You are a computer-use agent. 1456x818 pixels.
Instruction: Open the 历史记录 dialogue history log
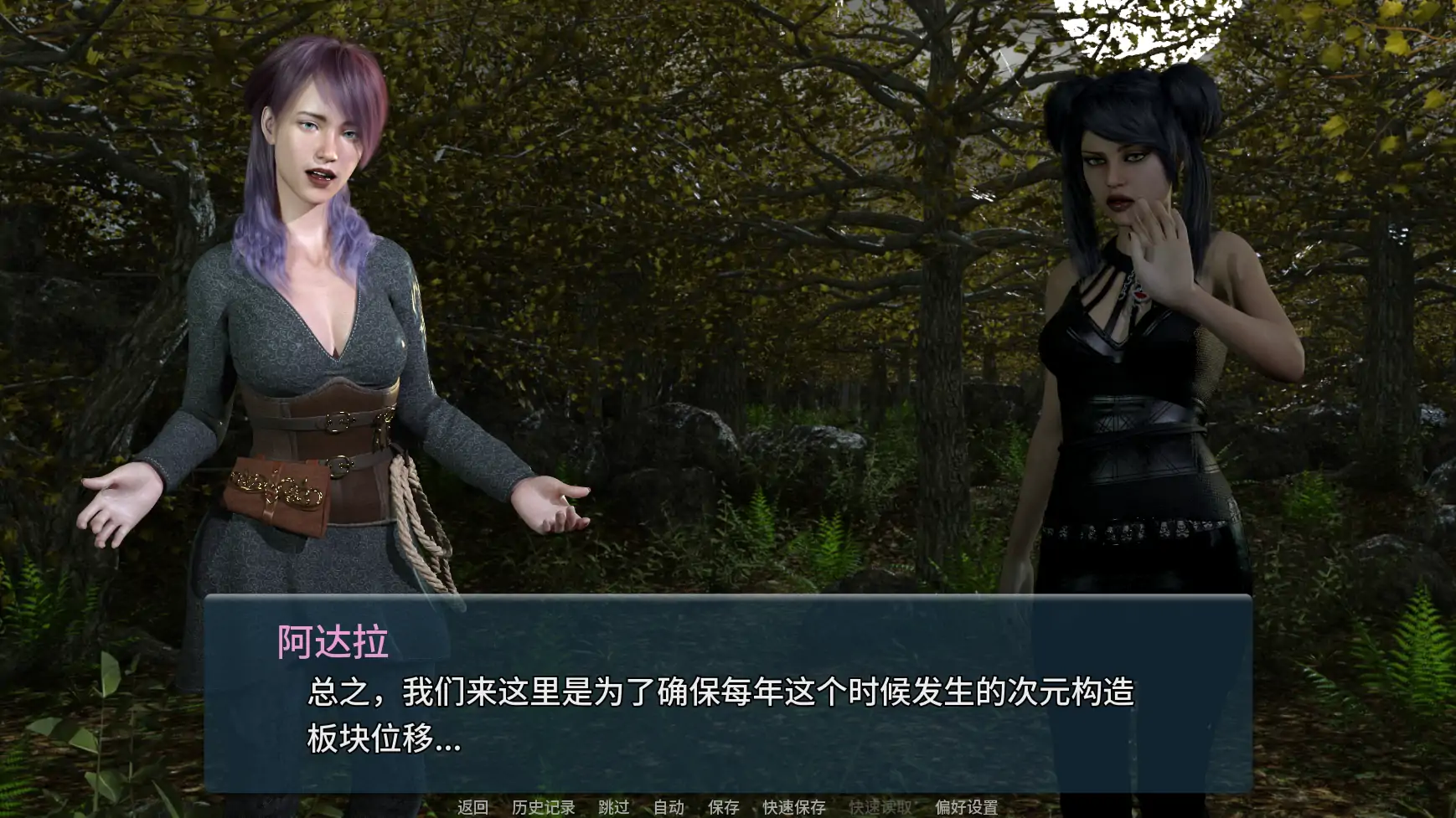tap(543, 808)
